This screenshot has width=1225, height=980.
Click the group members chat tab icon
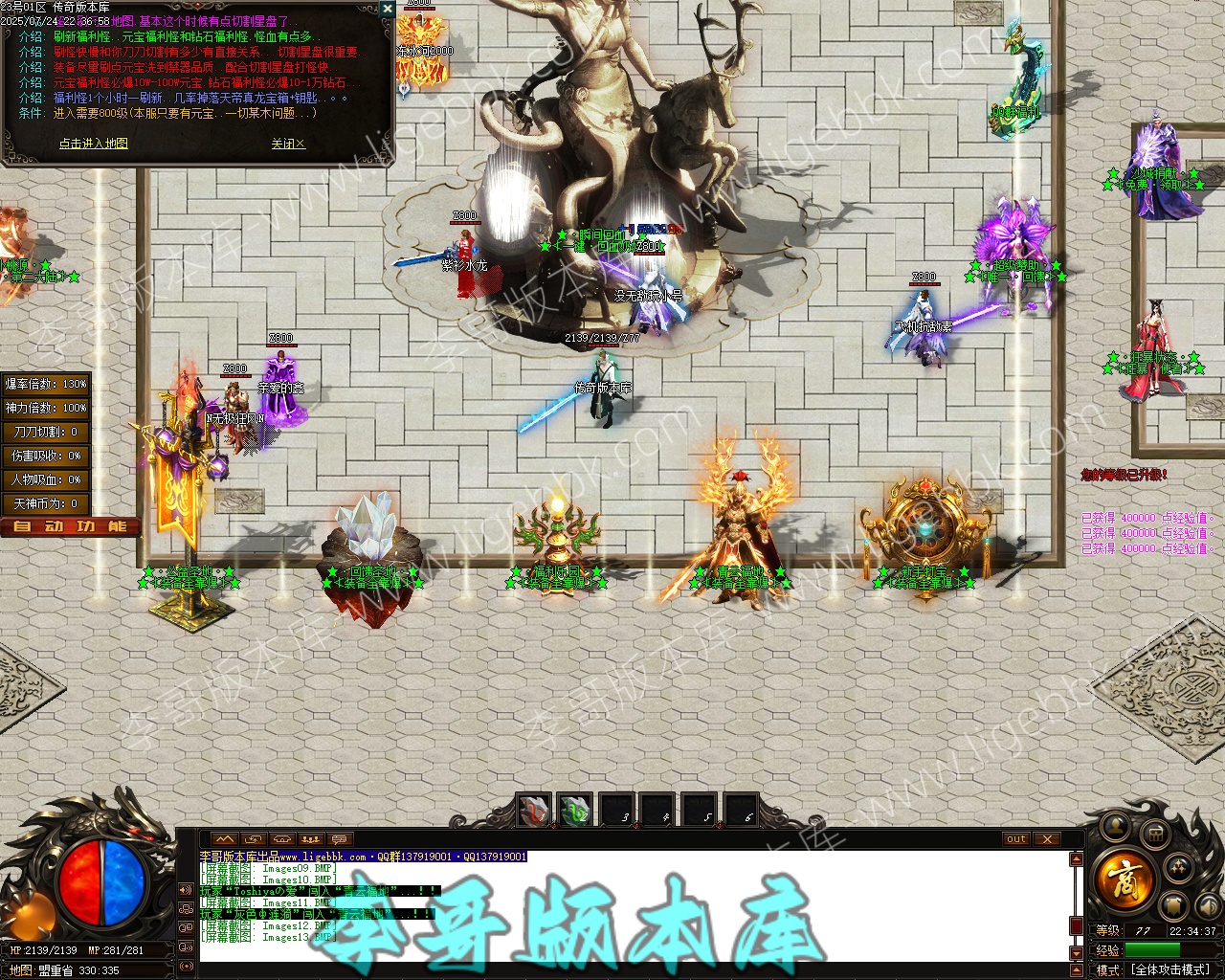[310, 839]
